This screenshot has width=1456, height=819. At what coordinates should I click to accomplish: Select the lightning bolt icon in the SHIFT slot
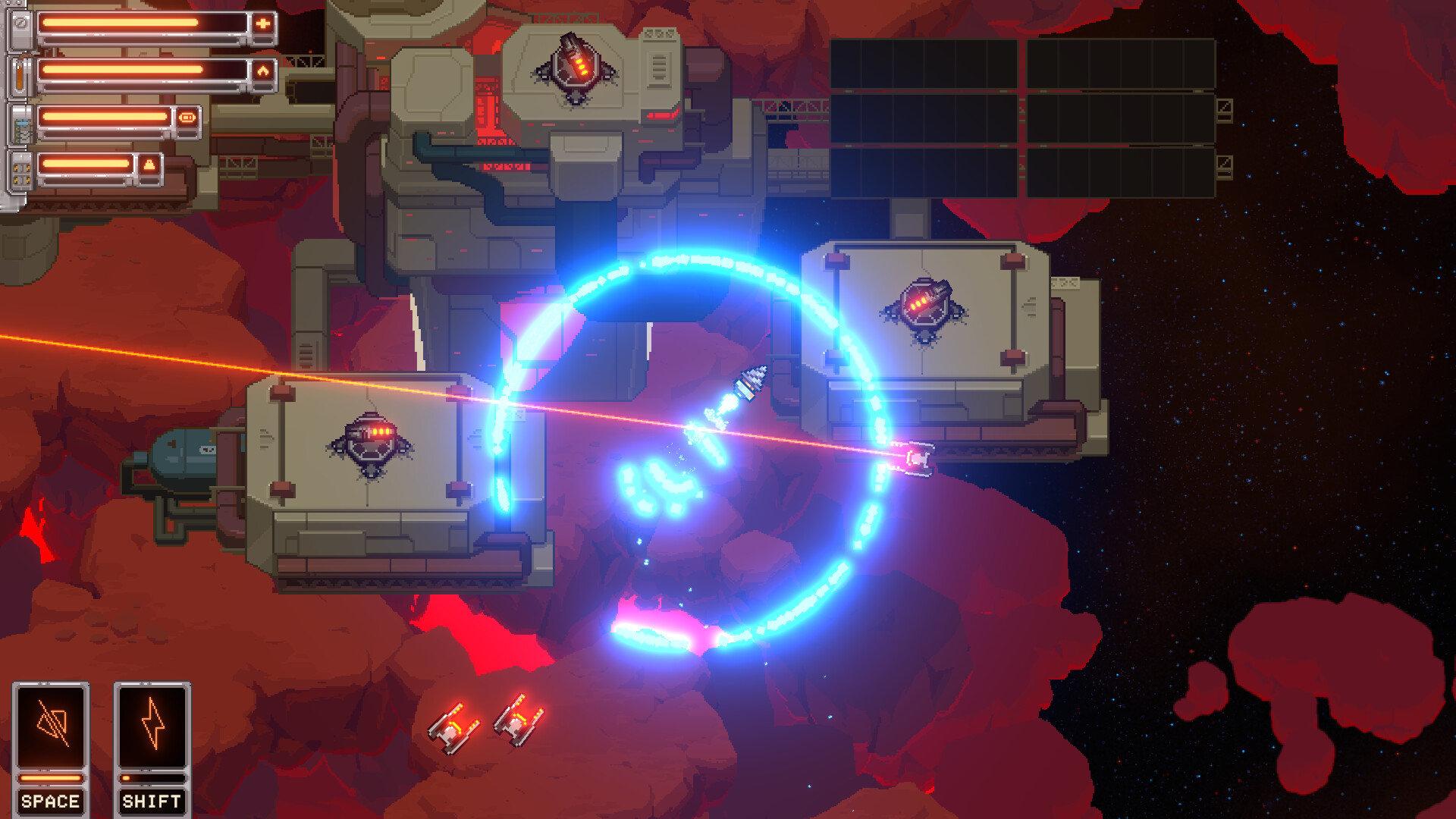tap(153, 723)
